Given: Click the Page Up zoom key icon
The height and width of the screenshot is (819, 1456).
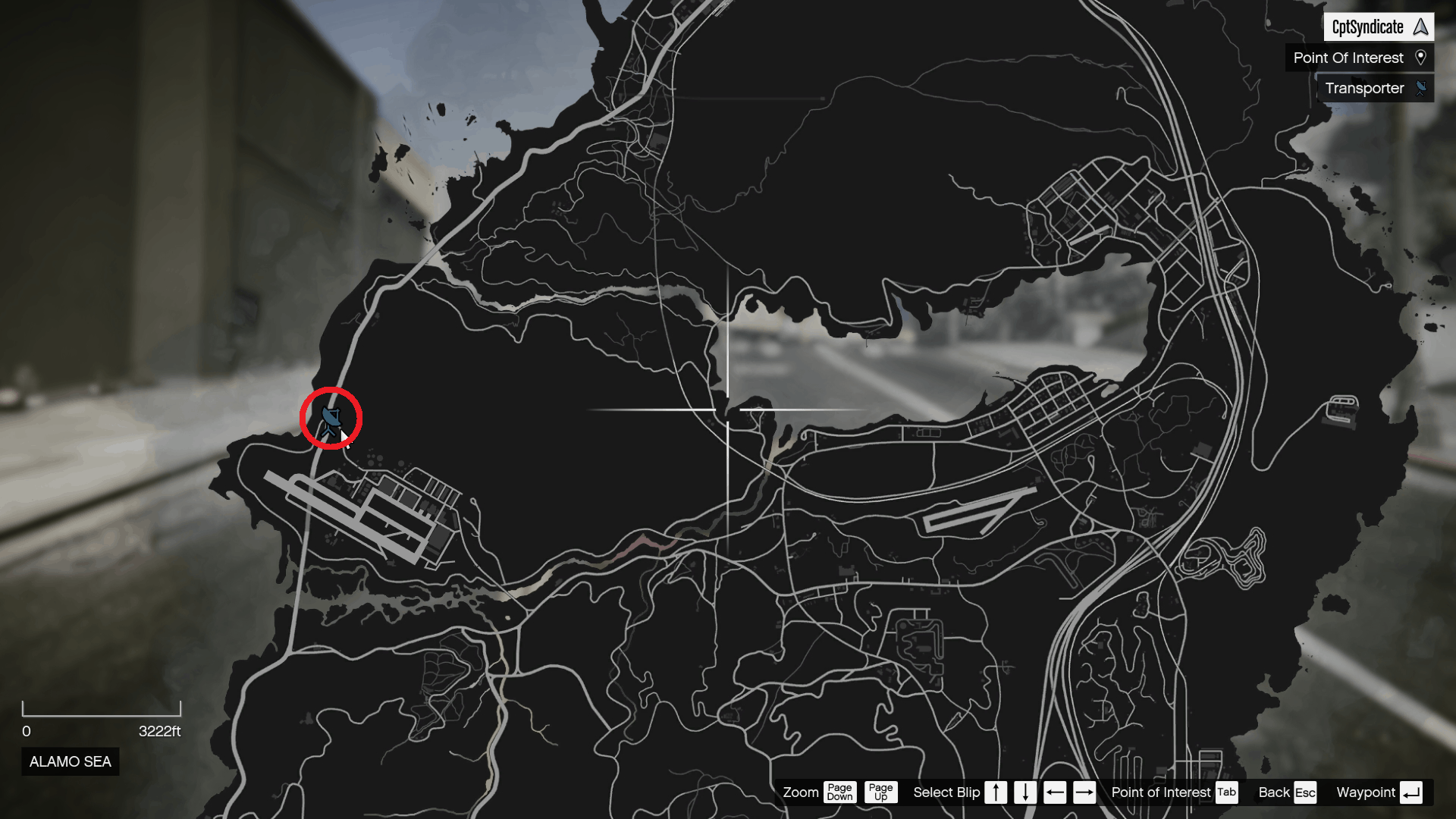Looking at the screenshot, I should click(880, 792).
